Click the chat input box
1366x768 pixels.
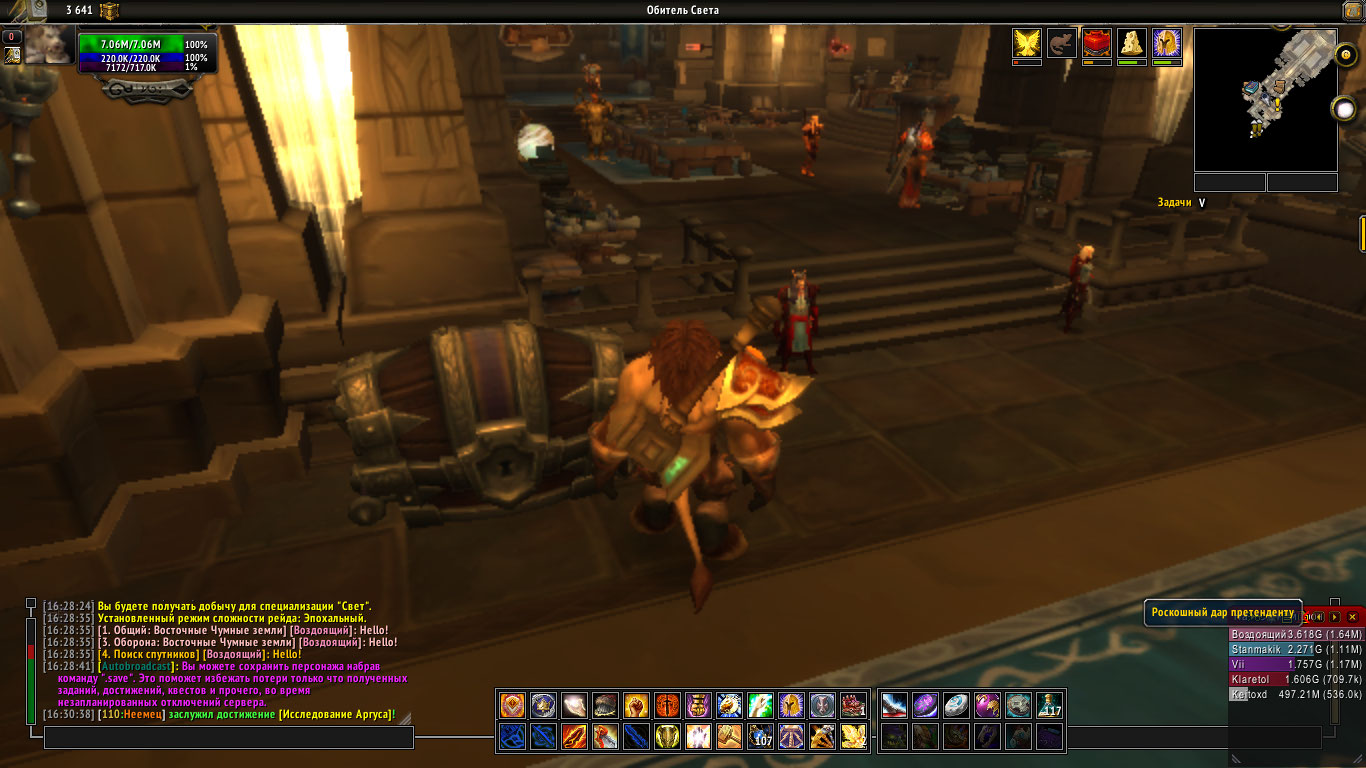point(228,738)
